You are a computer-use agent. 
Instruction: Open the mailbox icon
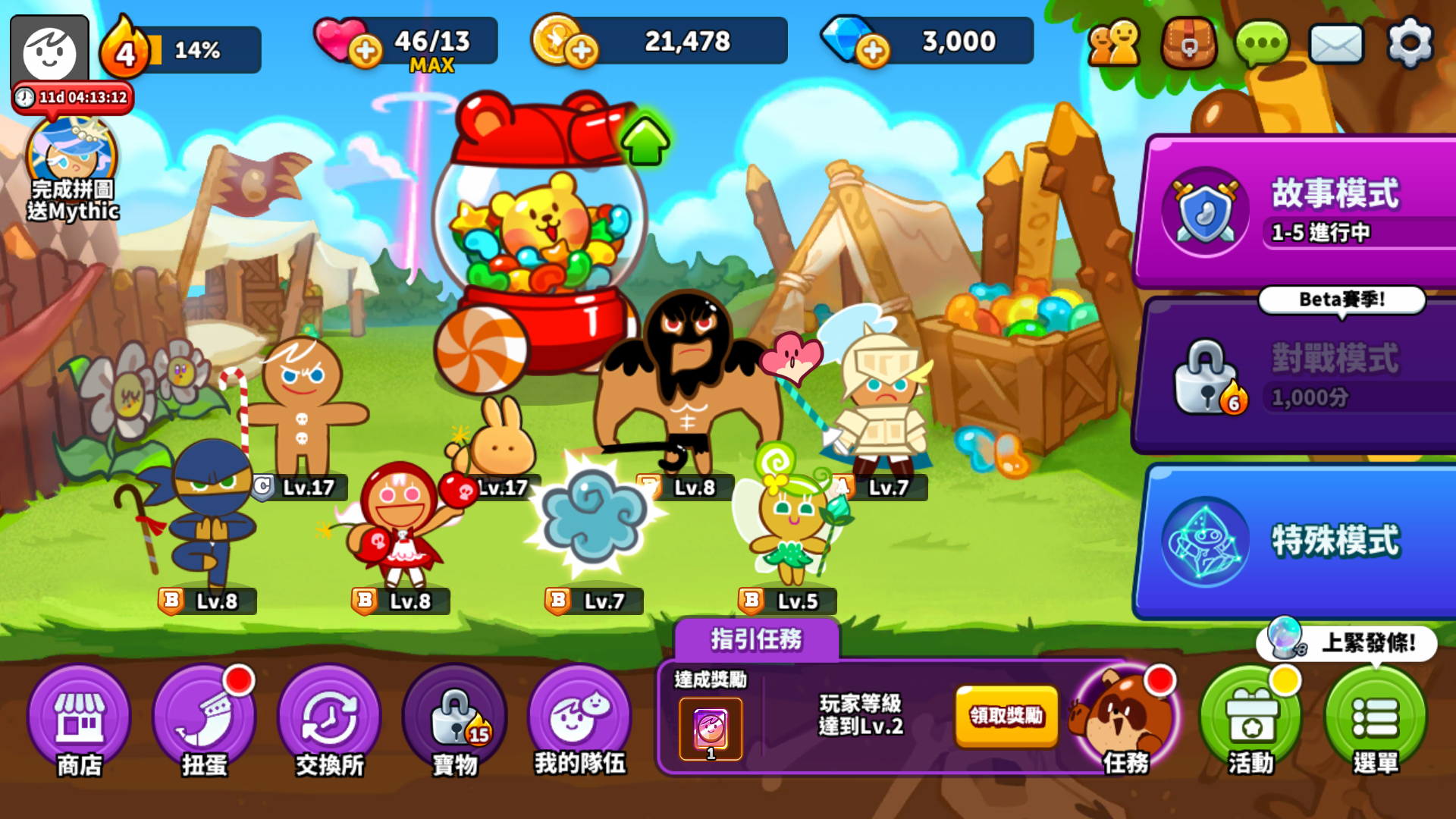[1335, 43]
